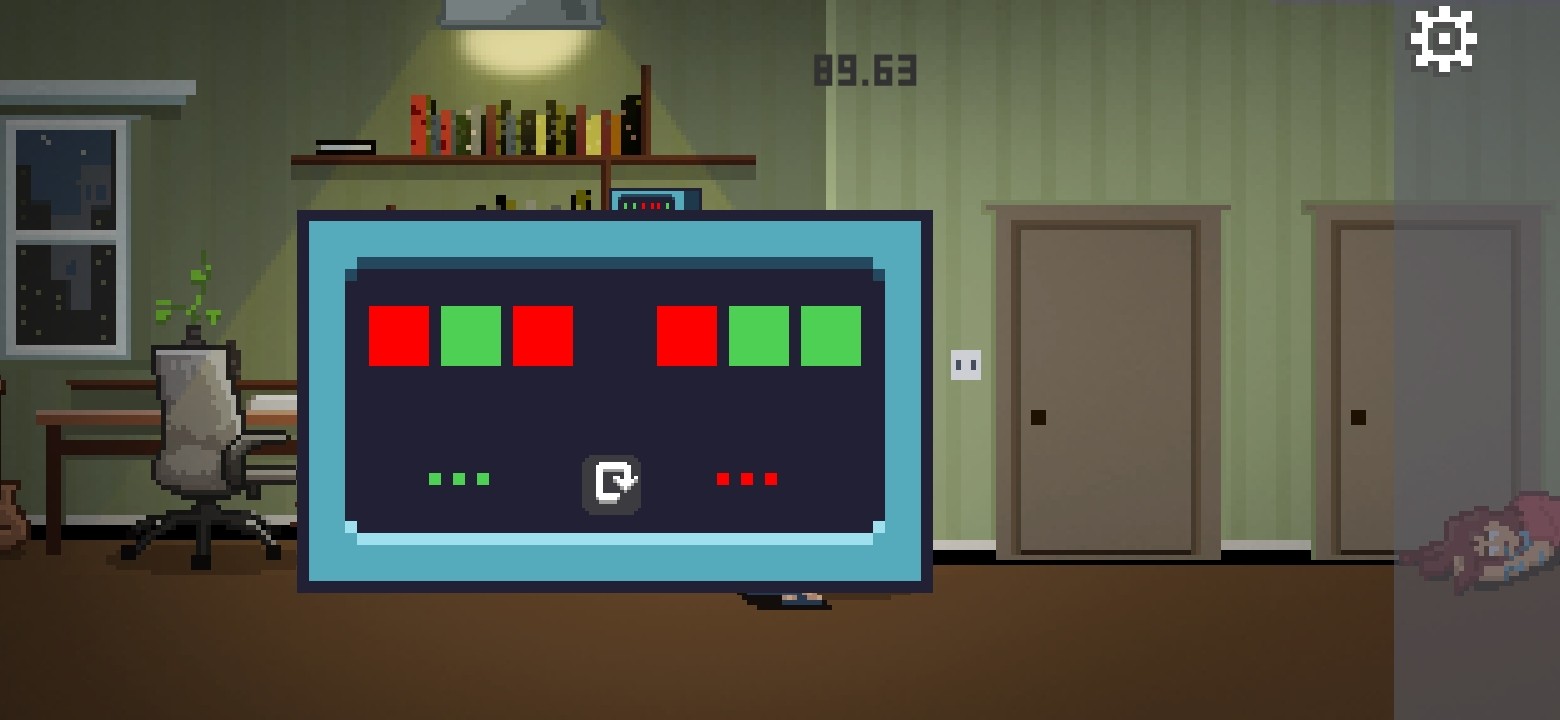This screenshot has width=1560, height=720.
Task: Click the first red square in left group
Action: point(399,336)
